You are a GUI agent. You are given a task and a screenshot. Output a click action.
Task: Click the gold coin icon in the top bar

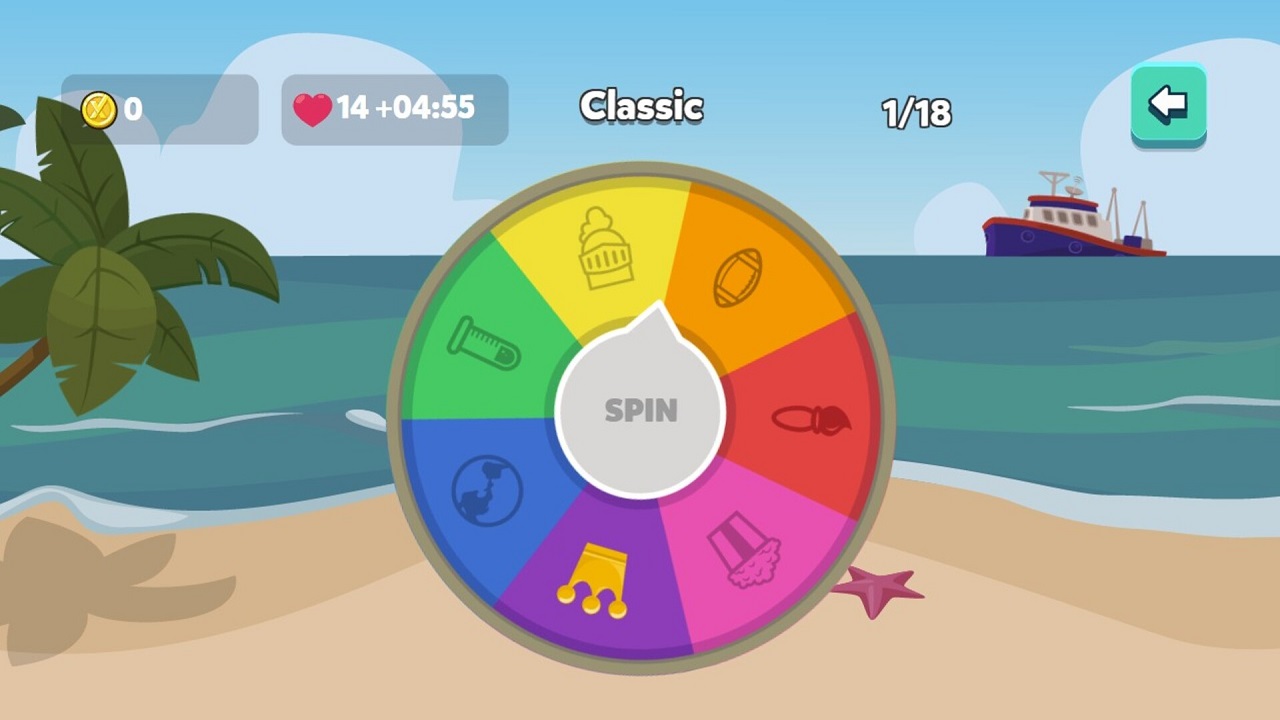(97, 110)
